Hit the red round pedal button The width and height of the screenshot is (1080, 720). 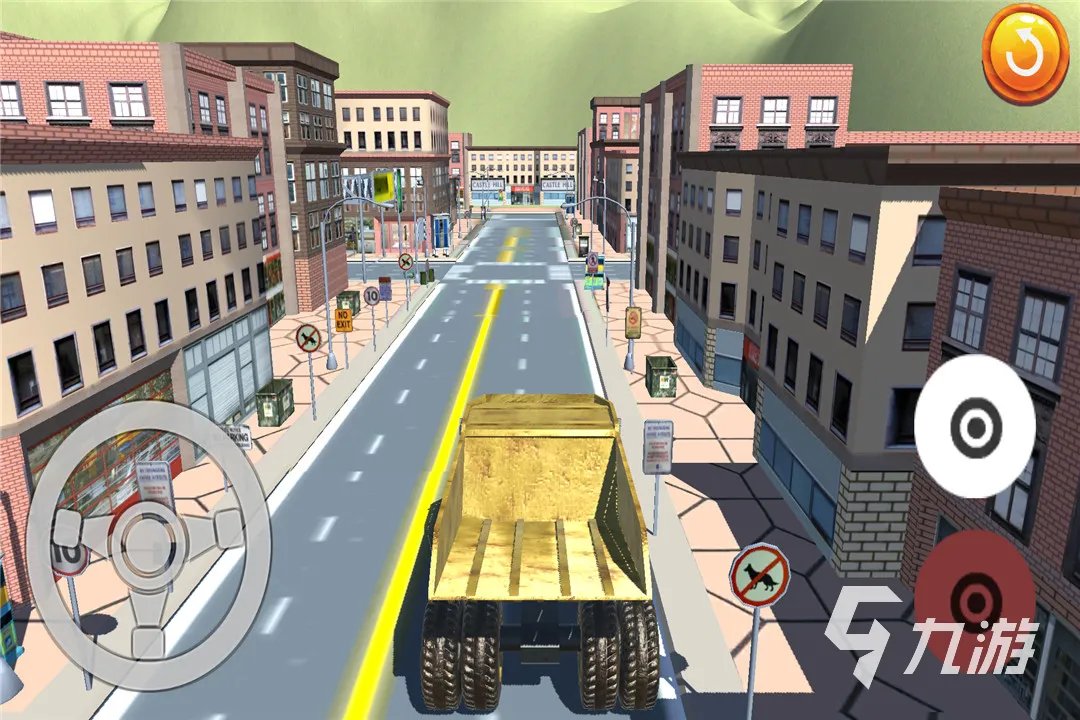[x=973, y=597]
